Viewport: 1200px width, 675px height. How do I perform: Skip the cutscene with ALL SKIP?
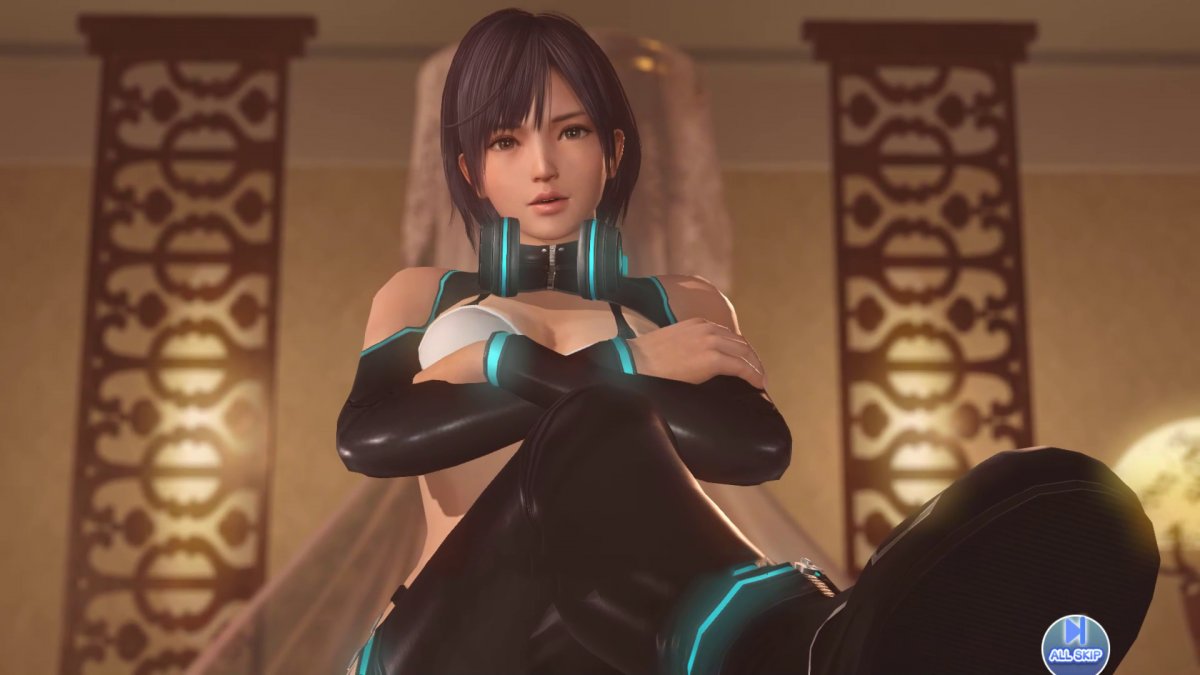click(1075, 642)
